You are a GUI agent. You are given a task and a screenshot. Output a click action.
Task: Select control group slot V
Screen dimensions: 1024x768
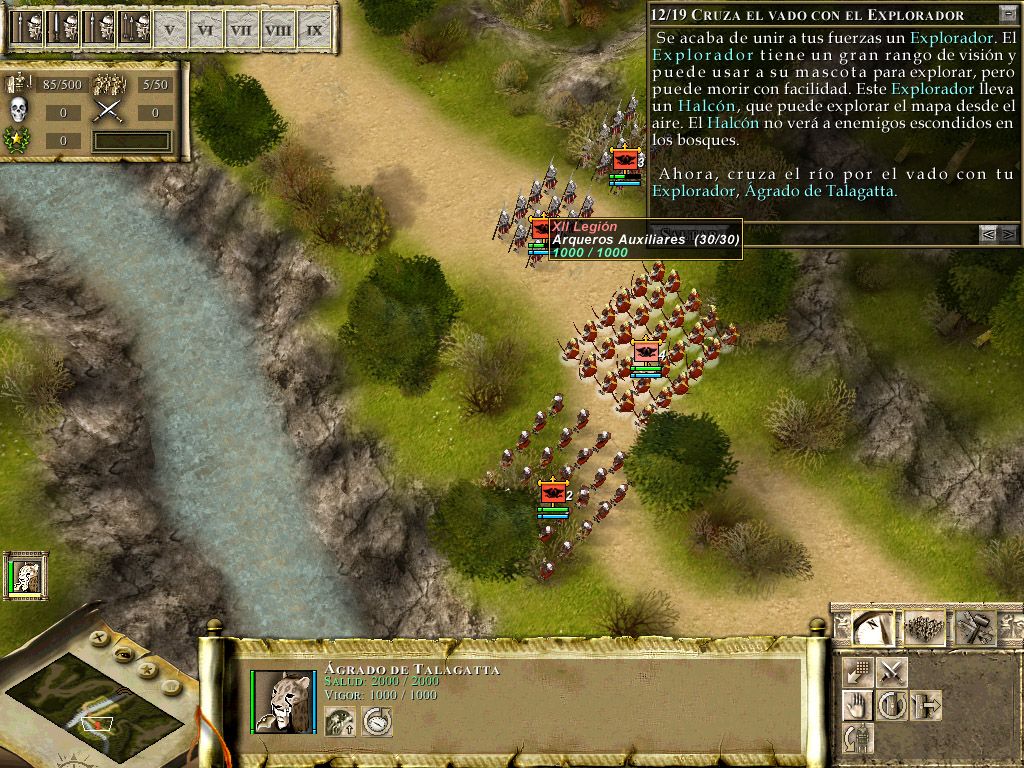click(170, 29)
